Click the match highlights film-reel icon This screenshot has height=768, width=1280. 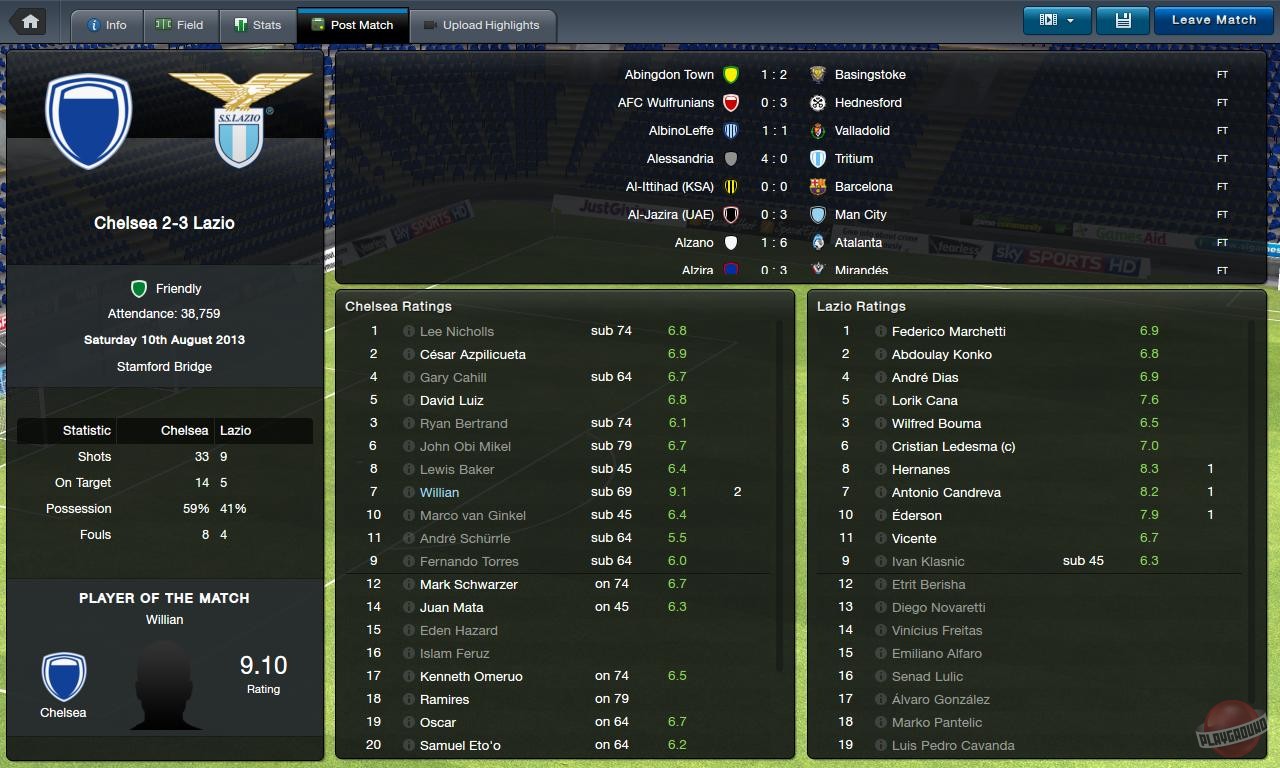pos(1046,19)
